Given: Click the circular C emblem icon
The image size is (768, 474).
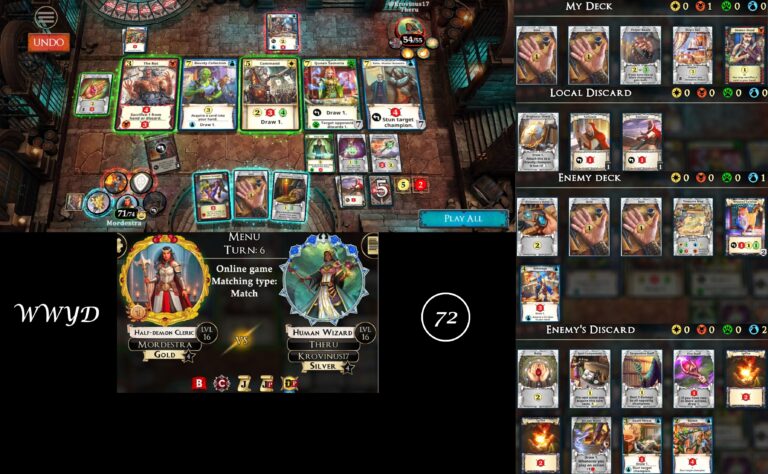Looking at the screenshot, I should (x=220, y=382).
